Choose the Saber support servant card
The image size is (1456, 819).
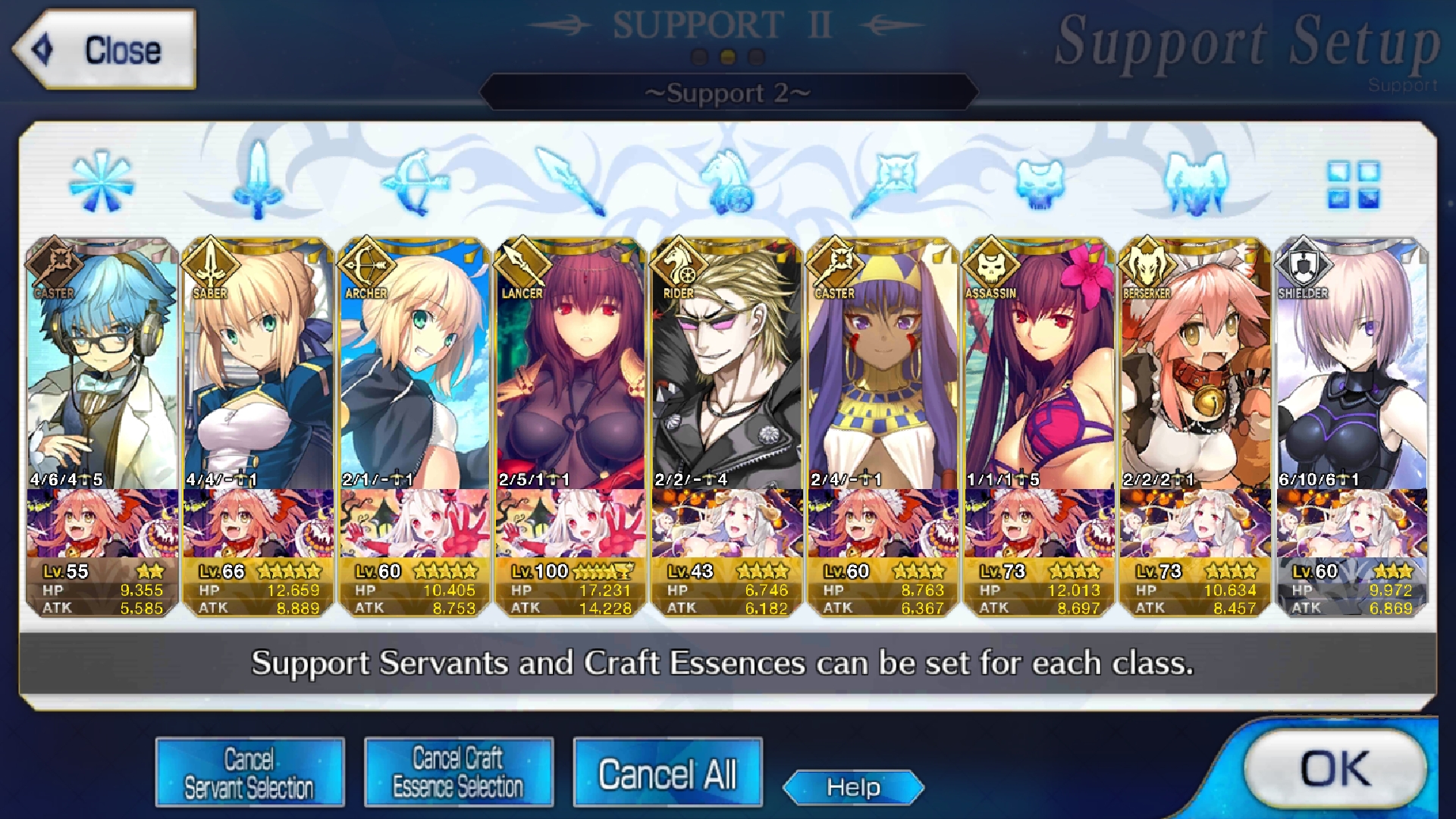(x=259, y=364)
